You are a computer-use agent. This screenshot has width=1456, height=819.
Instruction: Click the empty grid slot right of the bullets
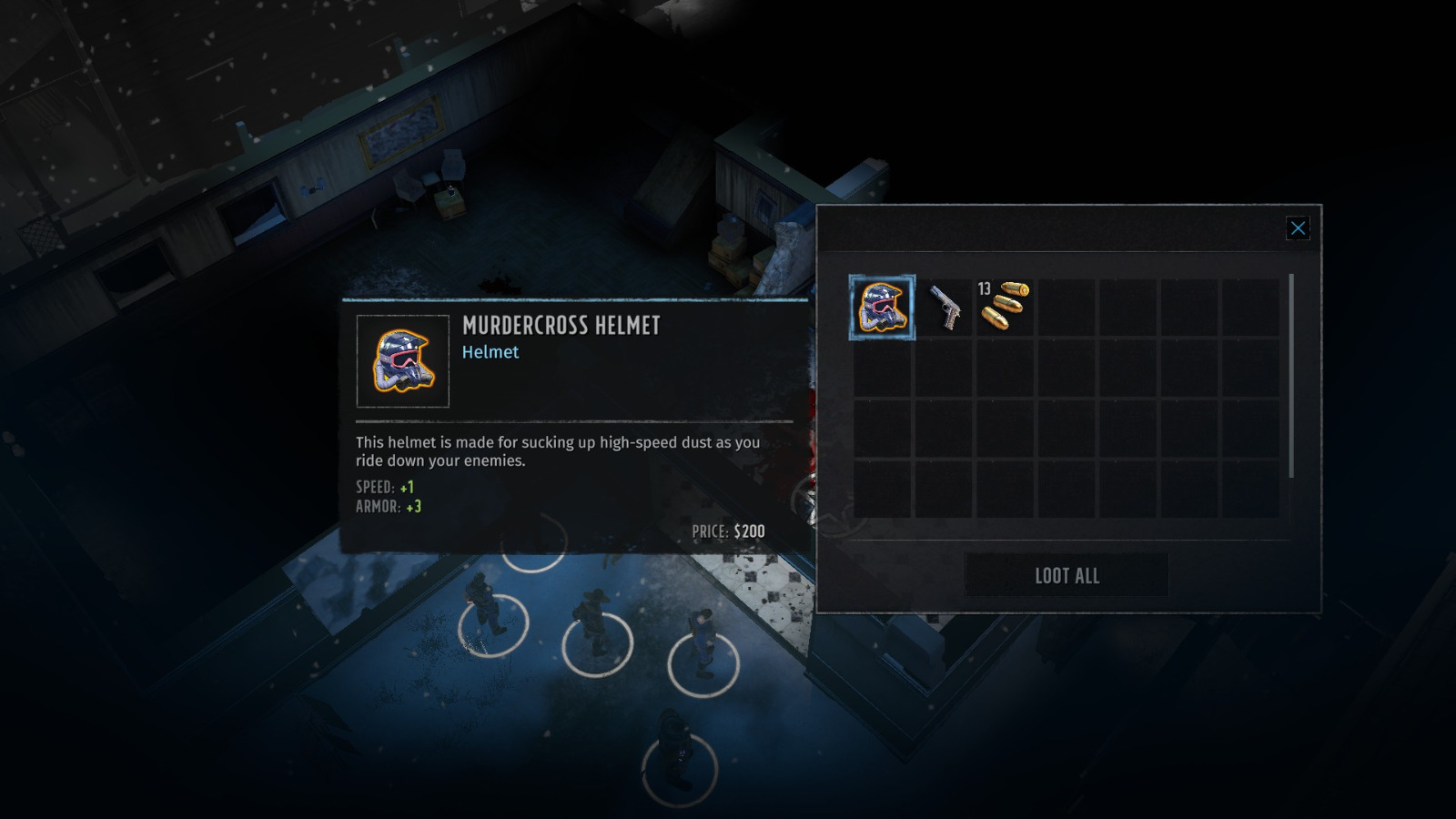point(1065,308)
